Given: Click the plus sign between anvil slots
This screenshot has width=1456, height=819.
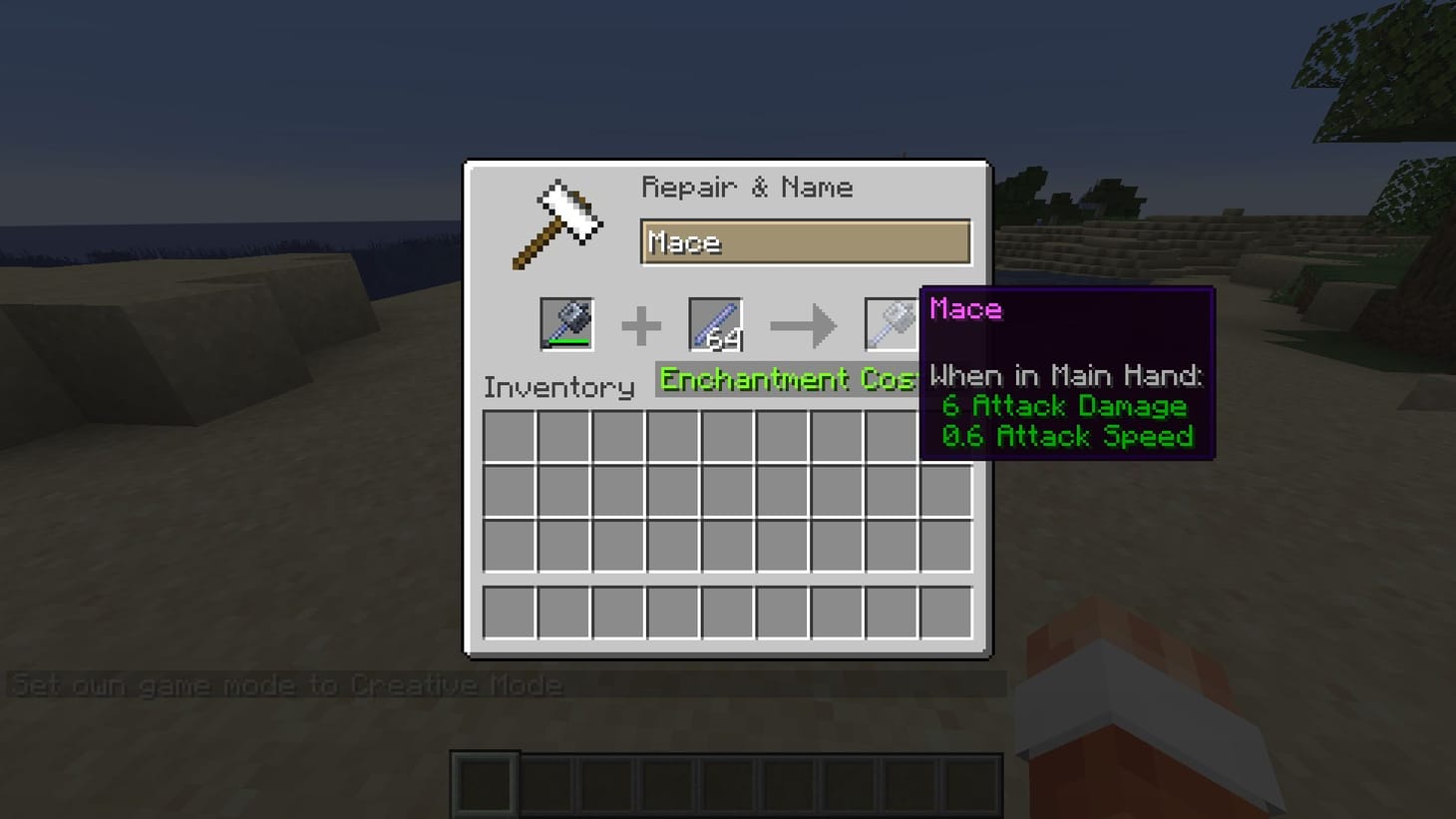Looking at the screenshot, I should pos(641,323).
